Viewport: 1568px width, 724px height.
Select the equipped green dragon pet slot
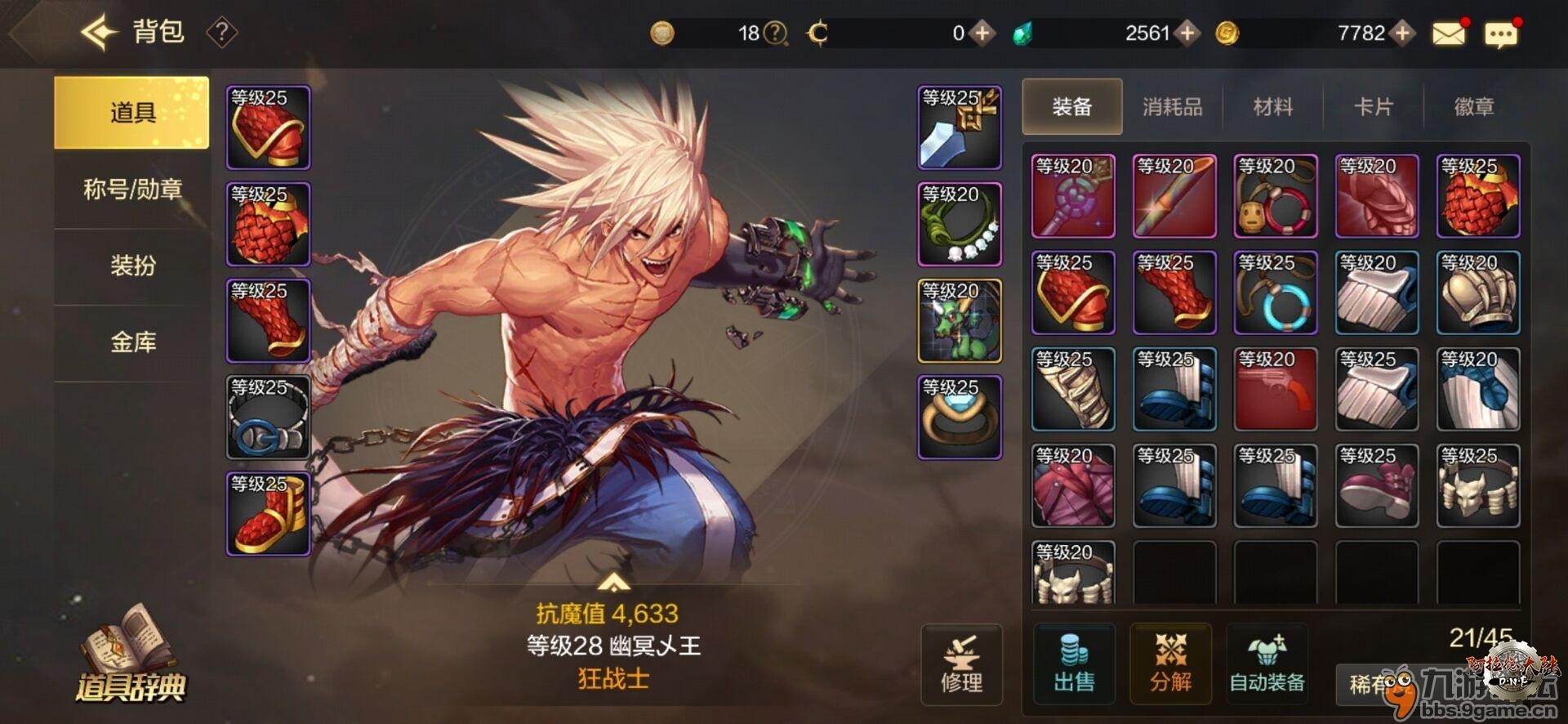[x=960, y=321]
